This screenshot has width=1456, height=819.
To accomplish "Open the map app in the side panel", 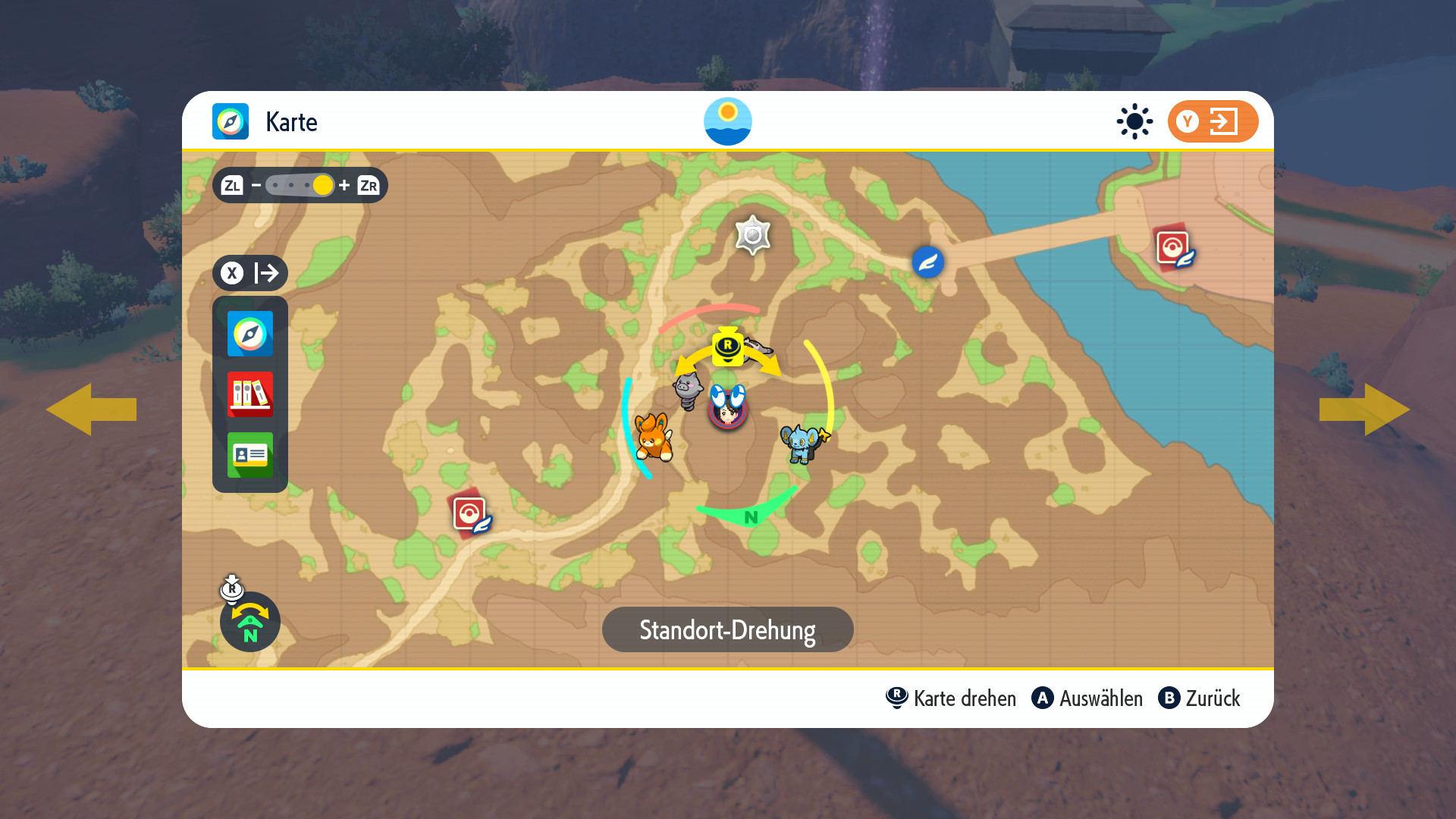I will (249, 334).
